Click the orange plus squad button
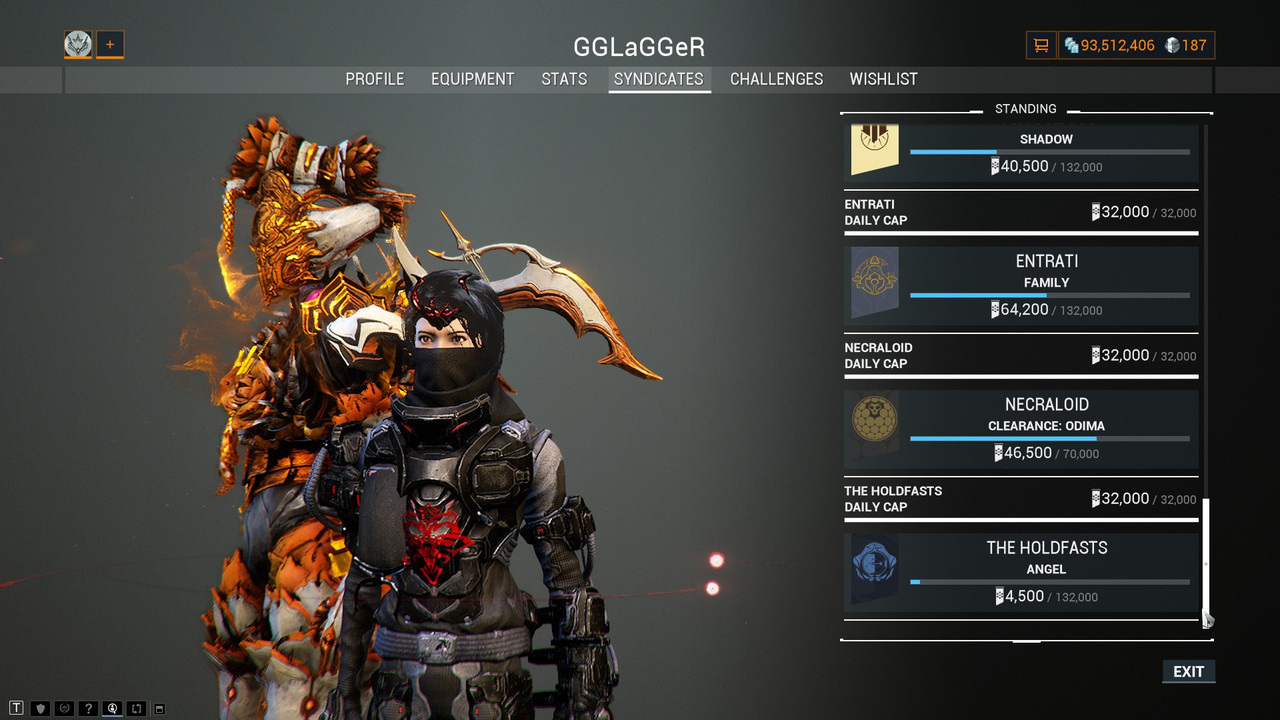Viewport: 1280px width, 720px height. coord(110,44)
